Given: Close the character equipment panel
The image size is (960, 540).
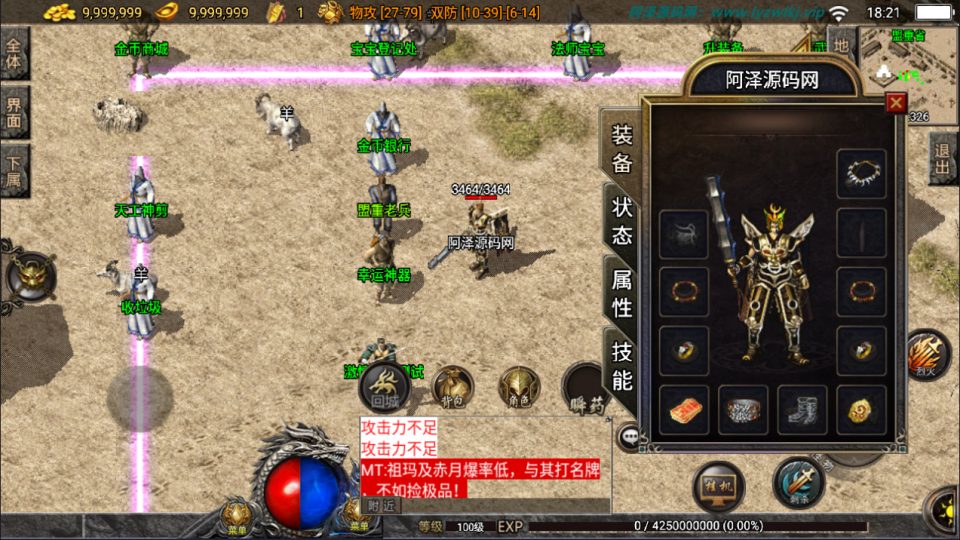Looking at the screenshot, I should point(896,102).
